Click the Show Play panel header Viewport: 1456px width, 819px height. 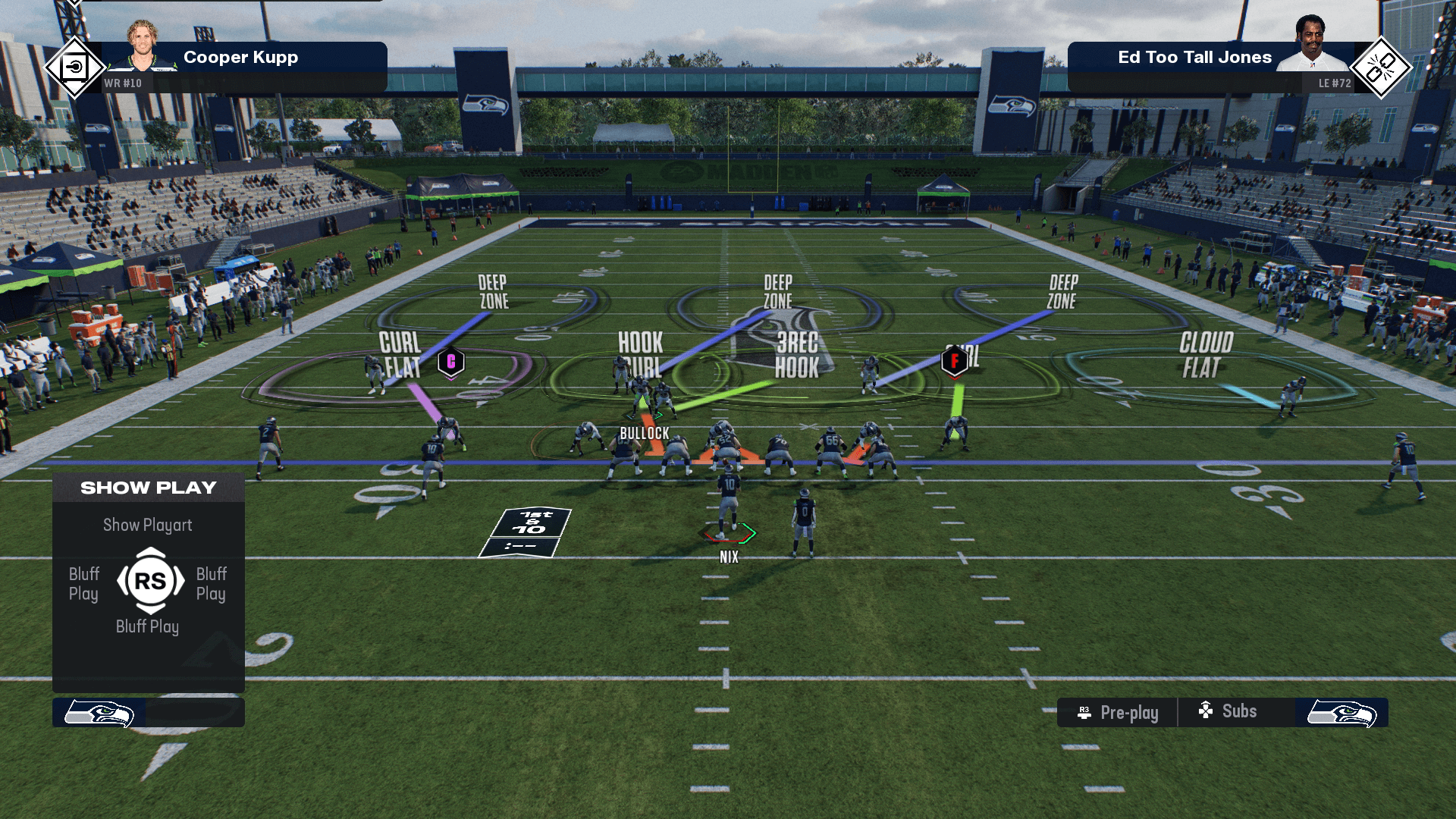149,488
